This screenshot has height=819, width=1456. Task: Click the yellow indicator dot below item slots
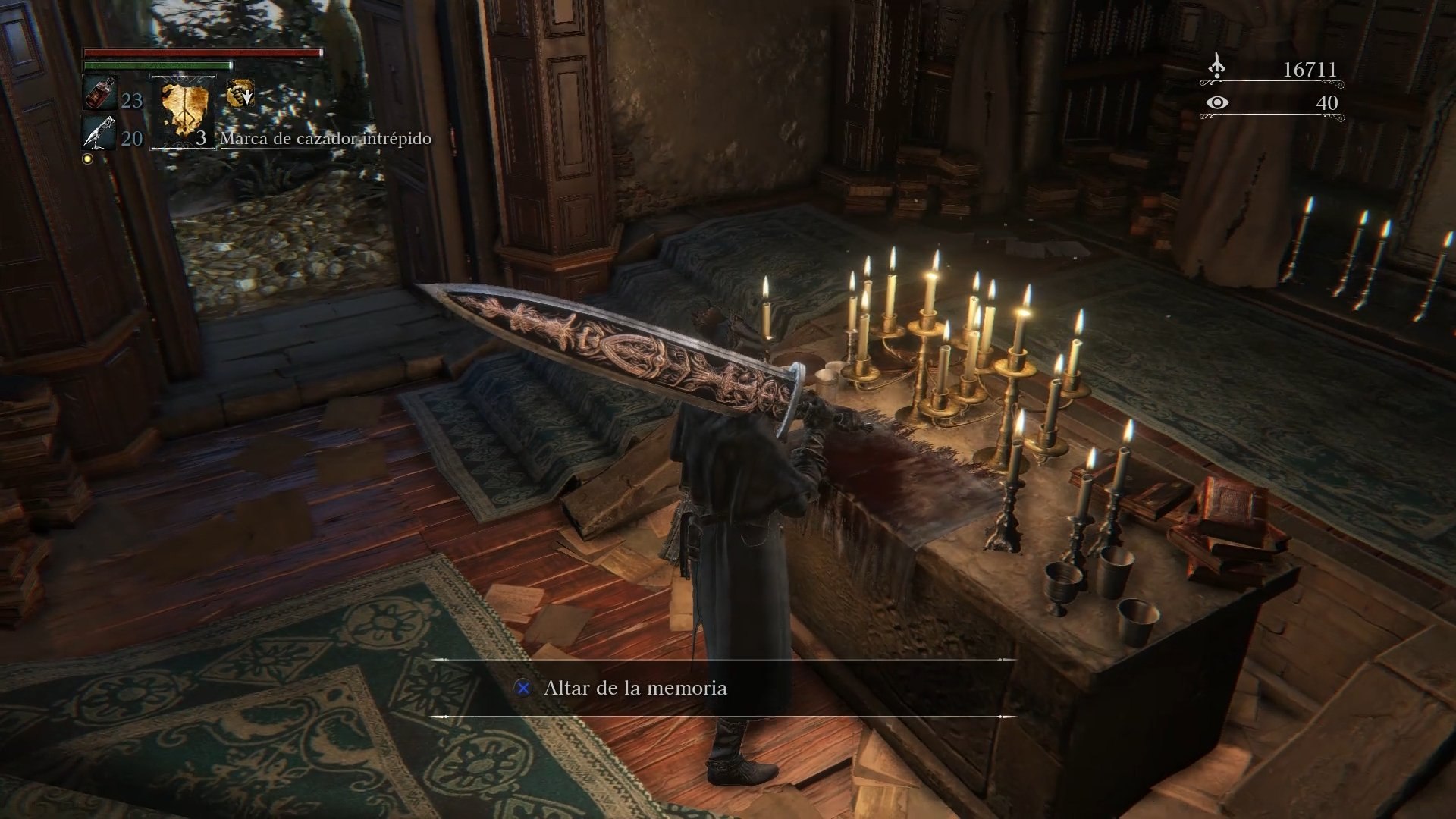88,159
